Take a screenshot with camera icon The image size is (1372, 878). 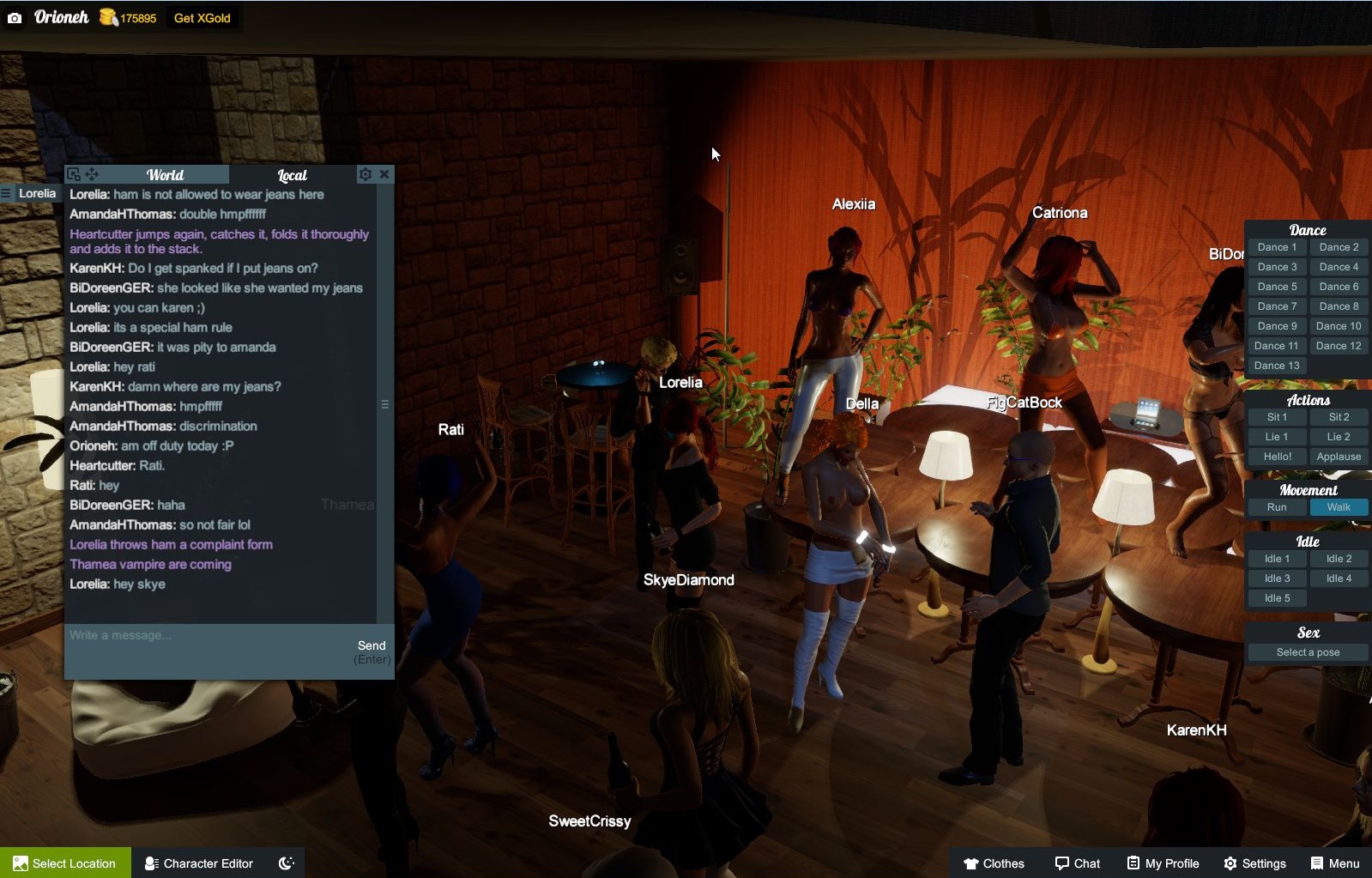[15, 18]
